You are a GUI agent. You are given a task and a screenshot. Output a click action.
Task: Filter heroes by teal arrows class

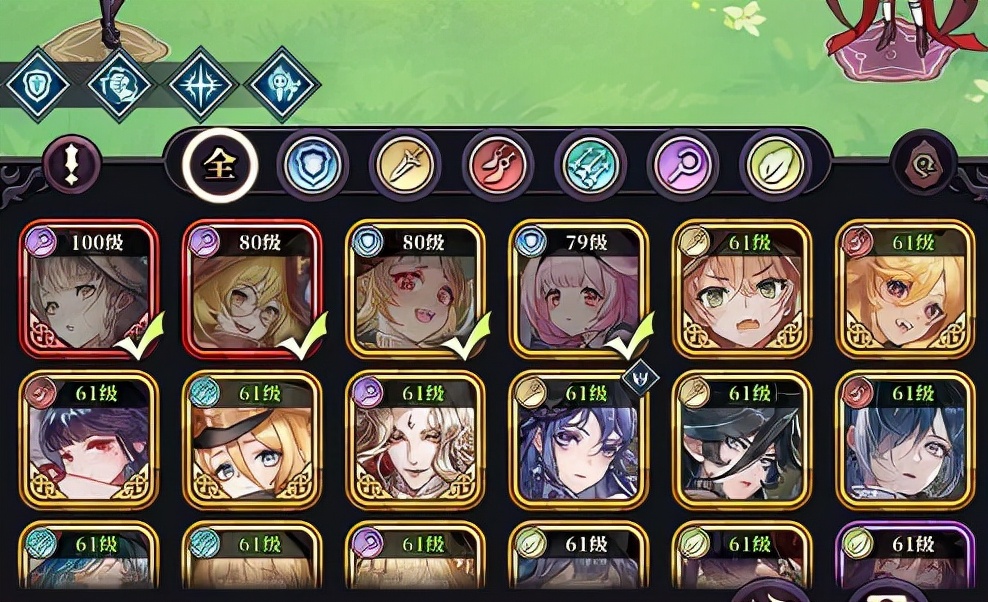[x=590, y=166]
